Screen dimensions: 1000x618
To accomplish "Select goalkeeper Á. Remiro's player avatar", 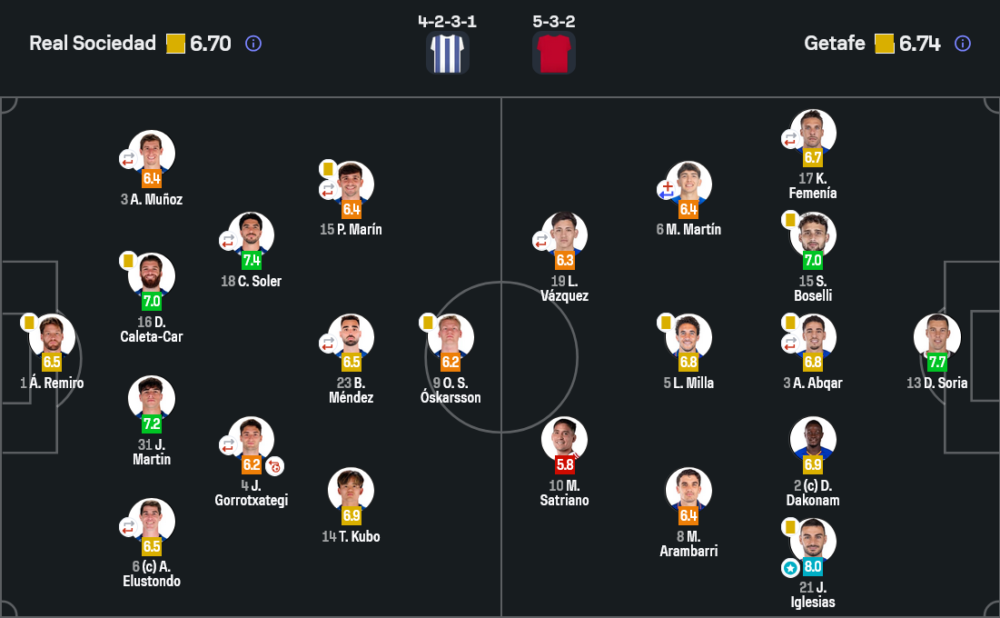I will tap(52, 336).
